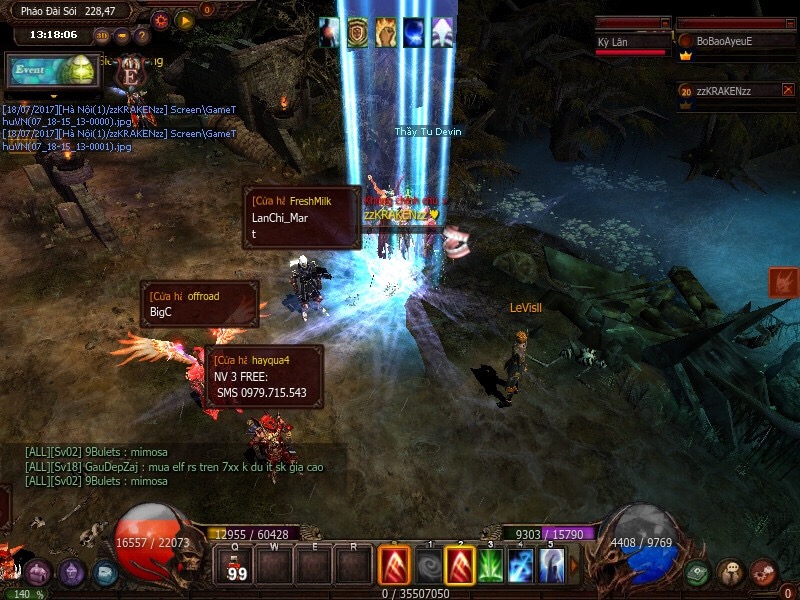The image size is (800, 600).
Task: Use the white-blue pillar skill in slot 5
Action: 551,566
